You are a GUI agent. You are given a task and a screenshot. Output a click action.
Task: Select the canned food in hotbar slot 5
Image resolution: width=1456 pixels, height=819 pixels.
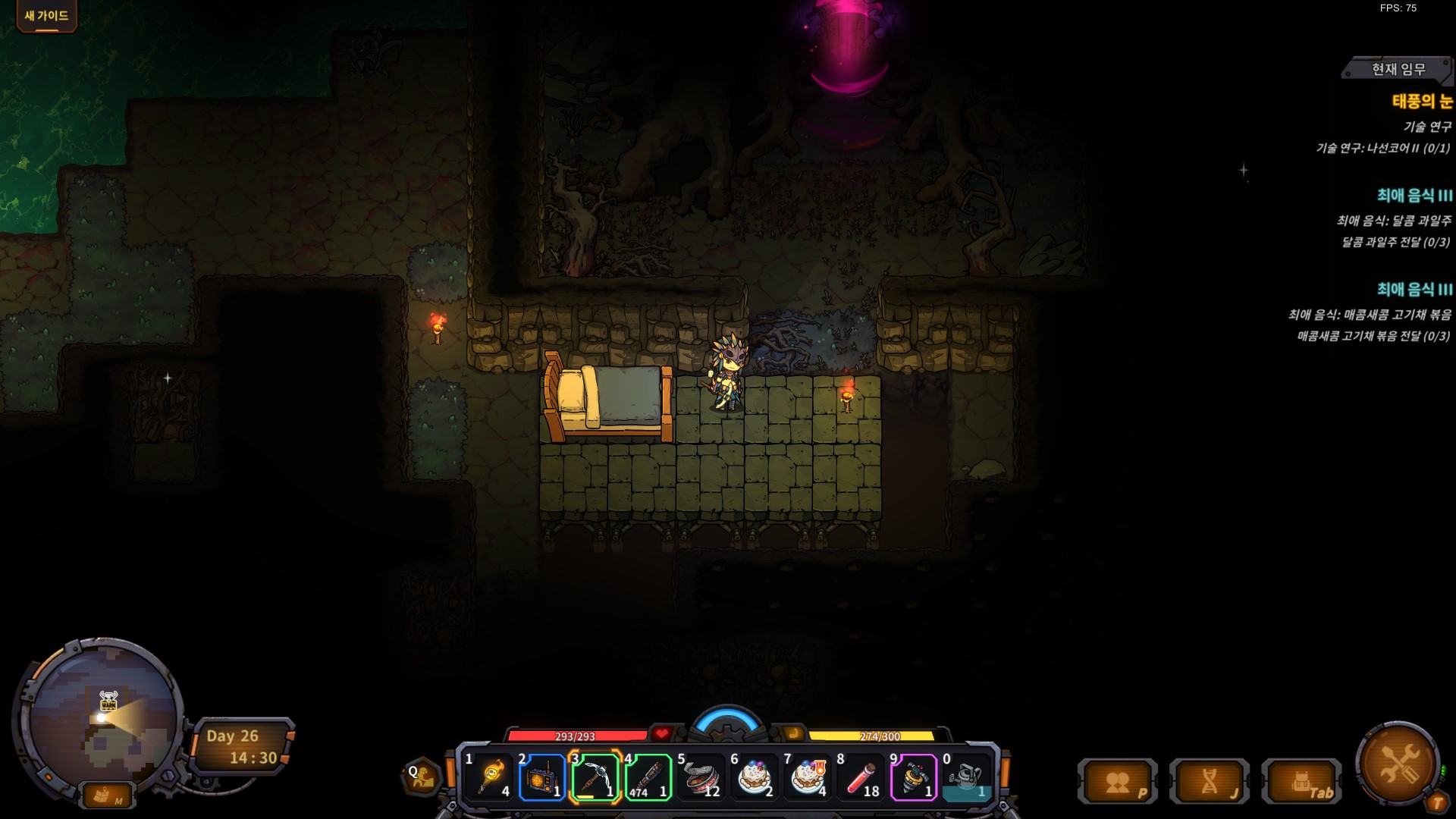pyautogui.click(x=701, y=777)
